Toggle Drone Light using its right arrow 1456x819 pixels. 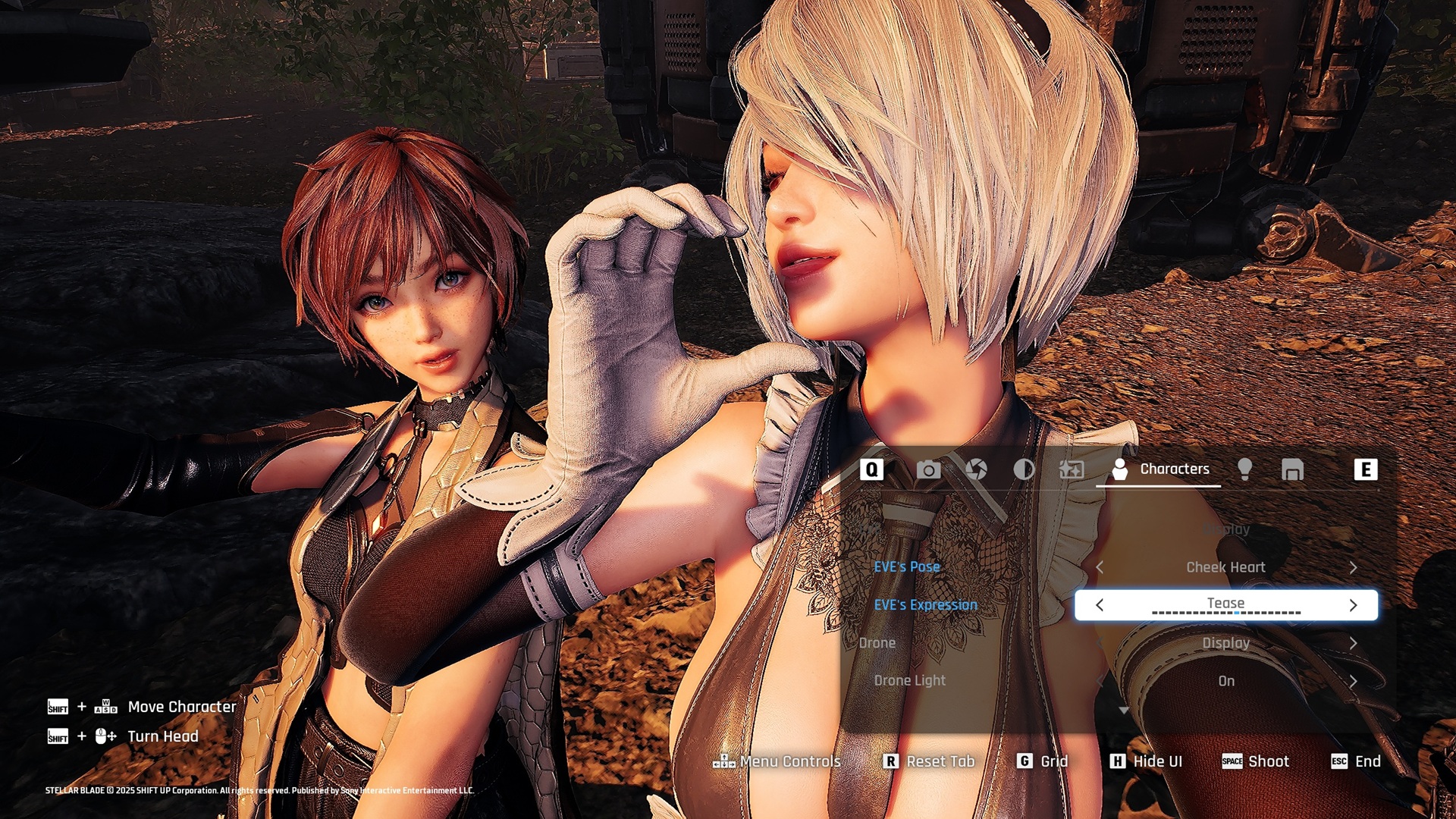[x=1353, y=681]
